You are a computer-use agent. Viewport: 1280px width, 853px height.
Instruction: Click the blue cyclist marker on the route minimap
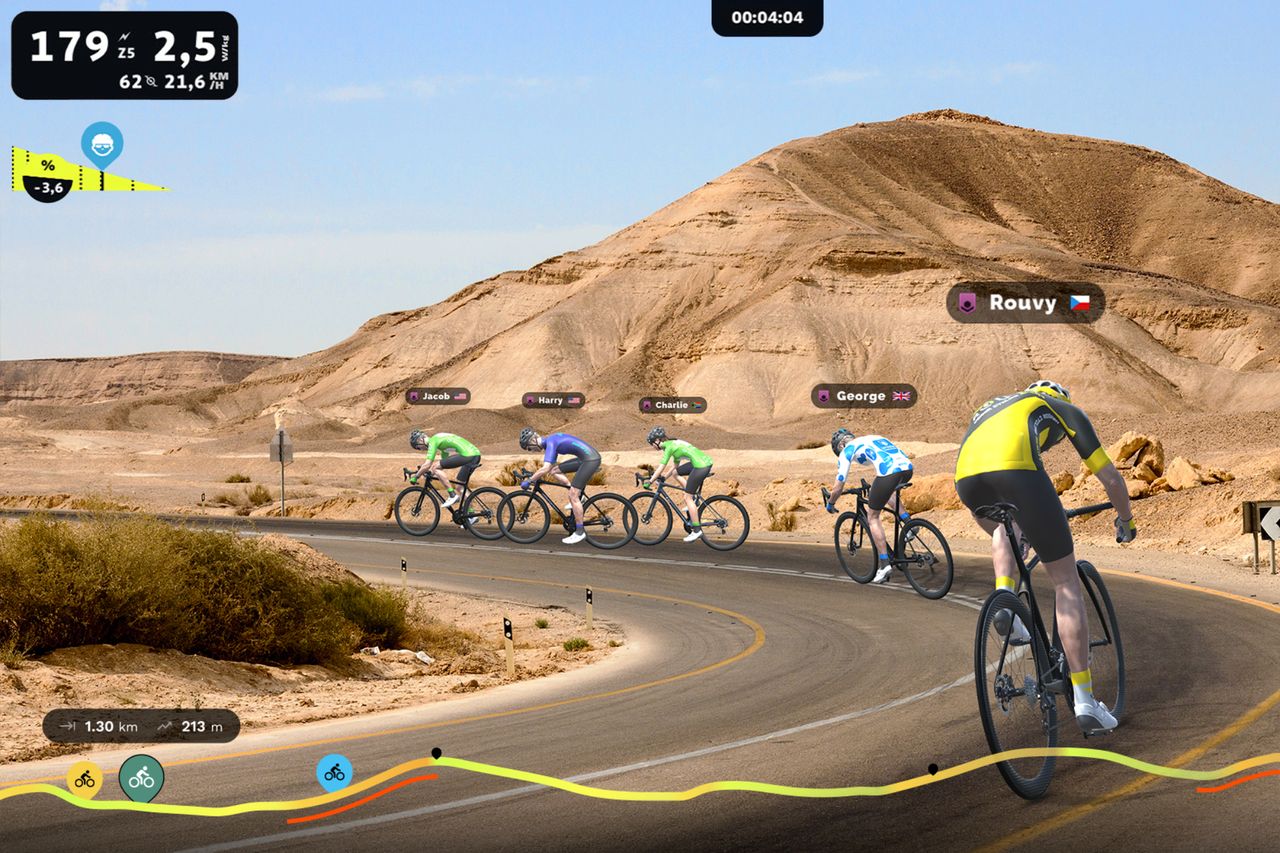(333, 775)
